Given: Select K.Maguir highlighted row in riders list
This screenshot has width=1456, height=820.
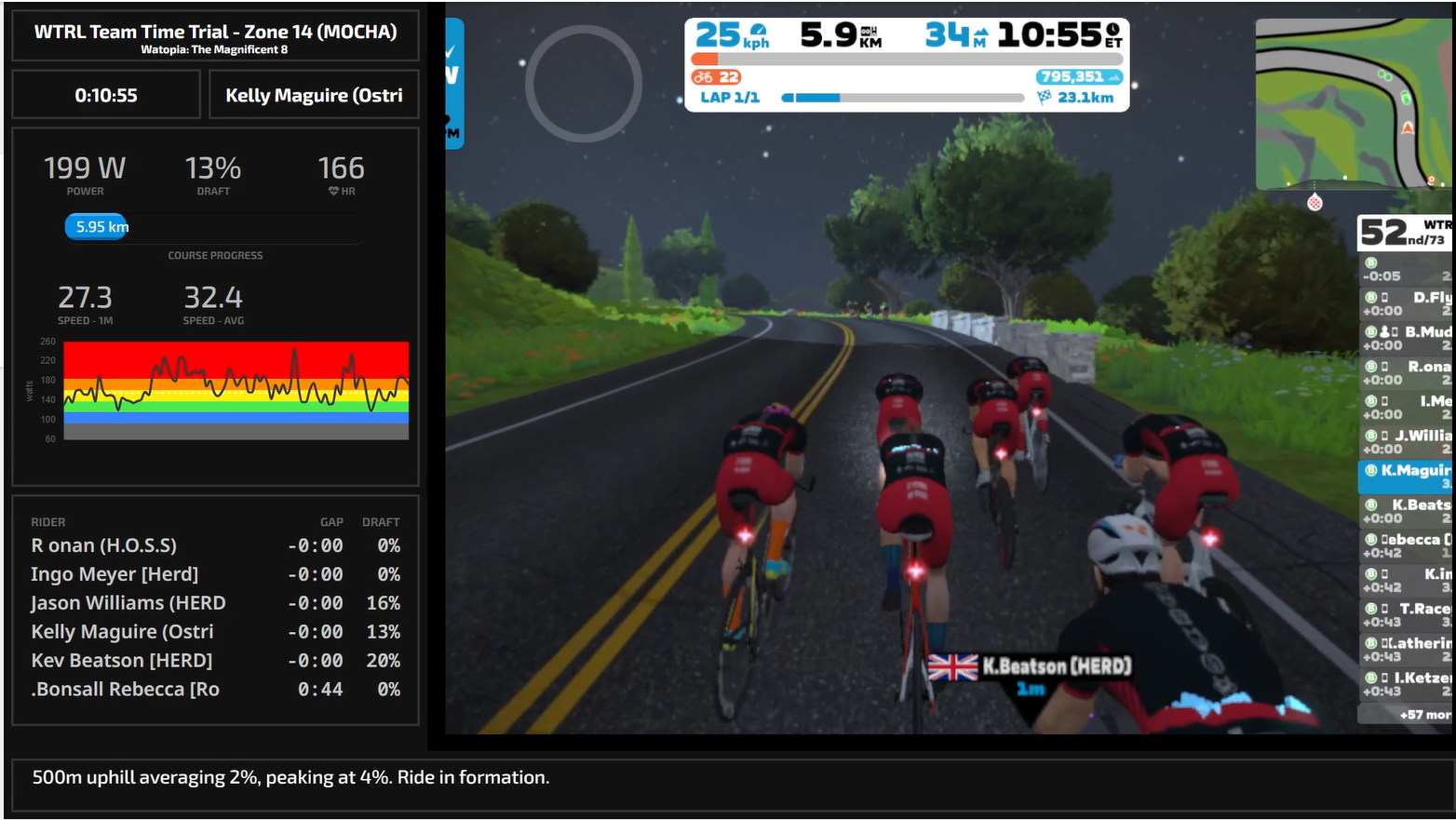Looking at the screenshot, I should pos(1406,477).
